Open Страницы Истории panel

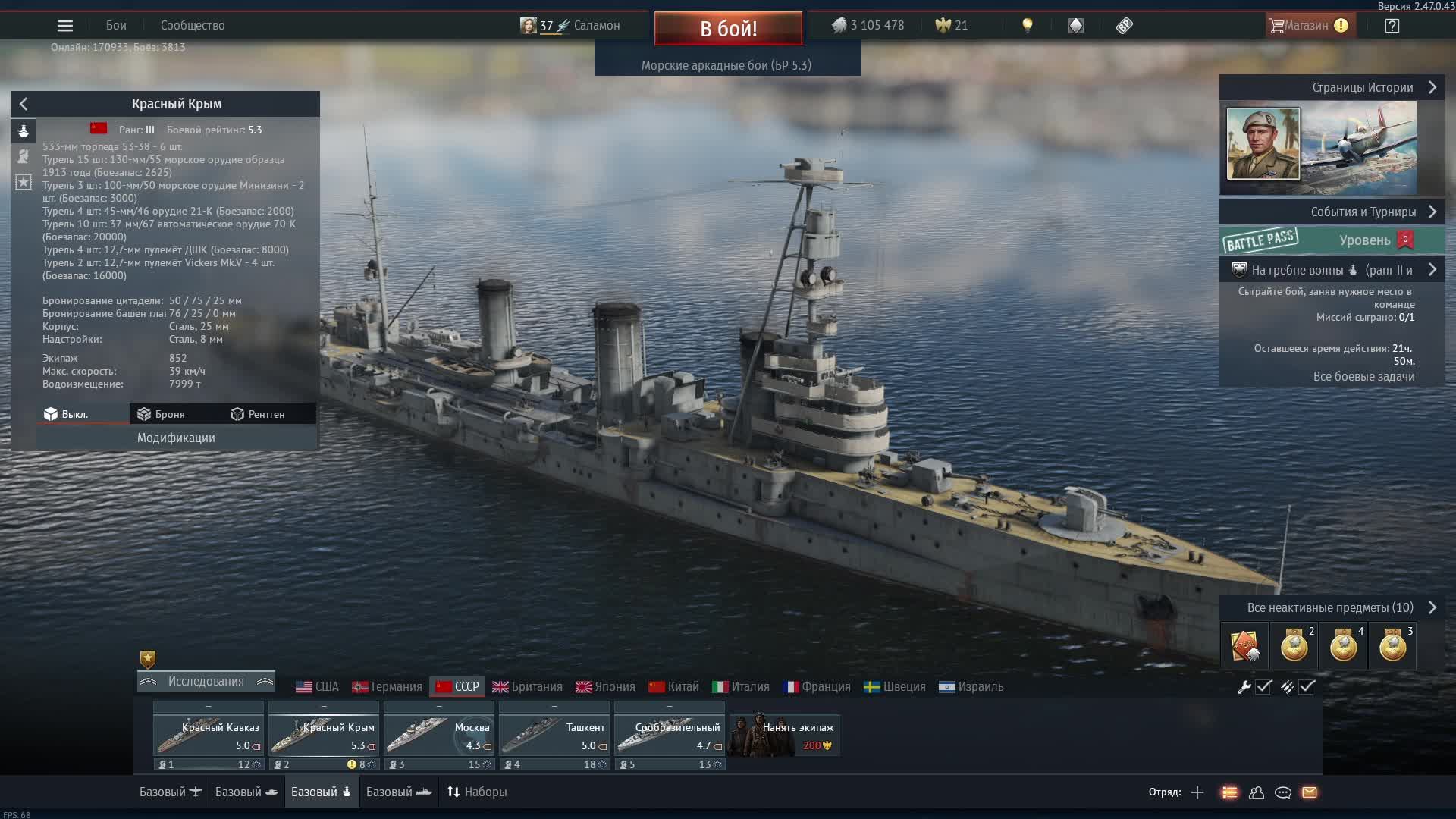tap(1363, 87)
